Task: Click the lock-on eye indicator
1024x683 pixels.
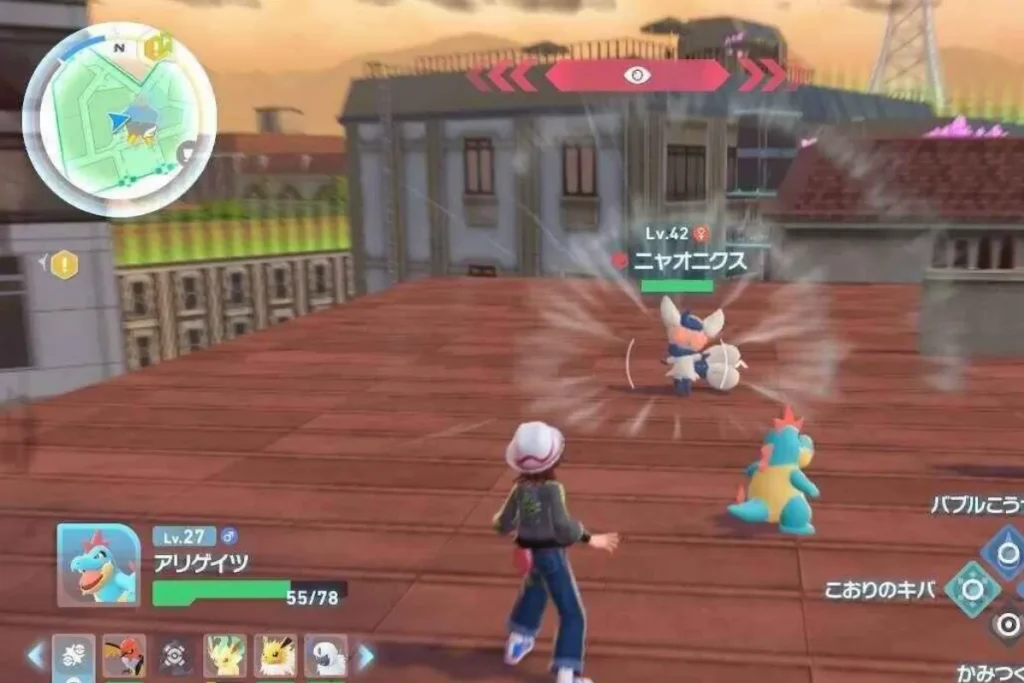Action: pyautogui.click(x=637, y=75)
